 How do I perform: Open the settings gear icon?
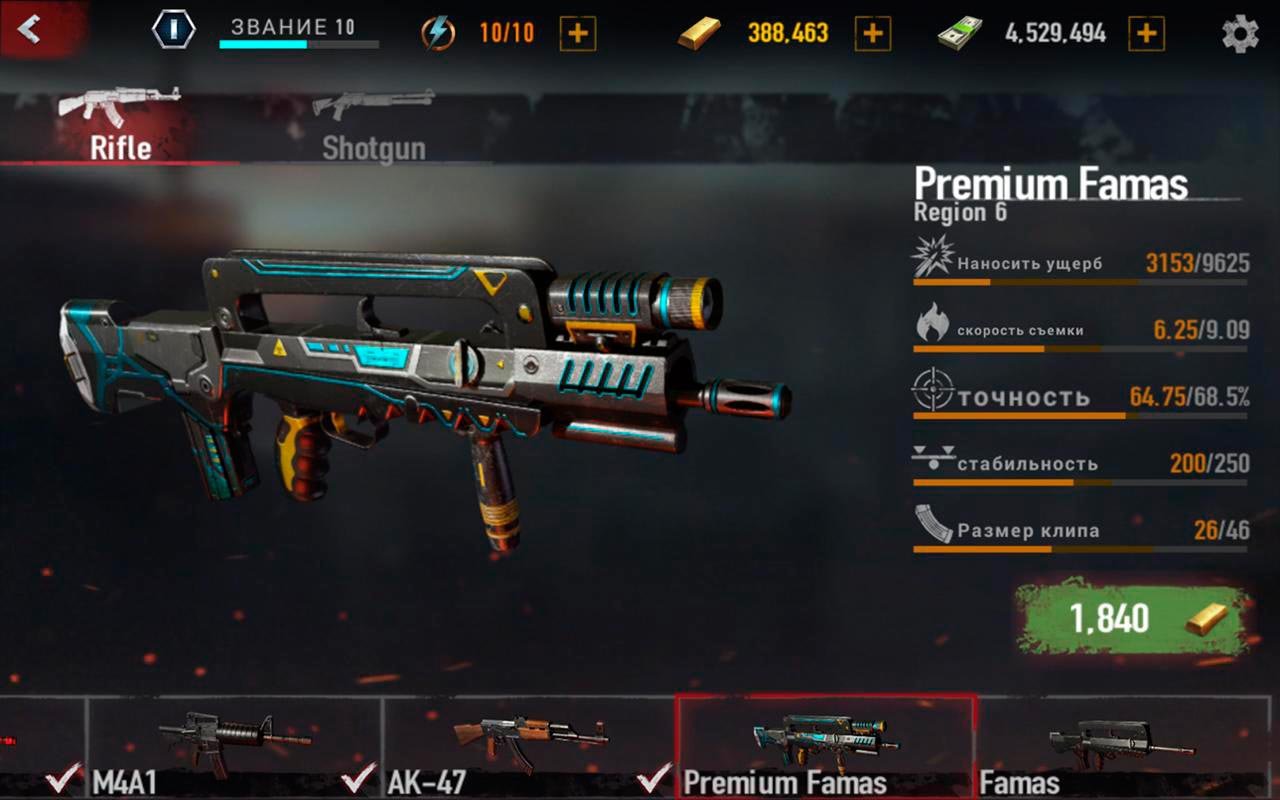click(x=1240, y=34)
